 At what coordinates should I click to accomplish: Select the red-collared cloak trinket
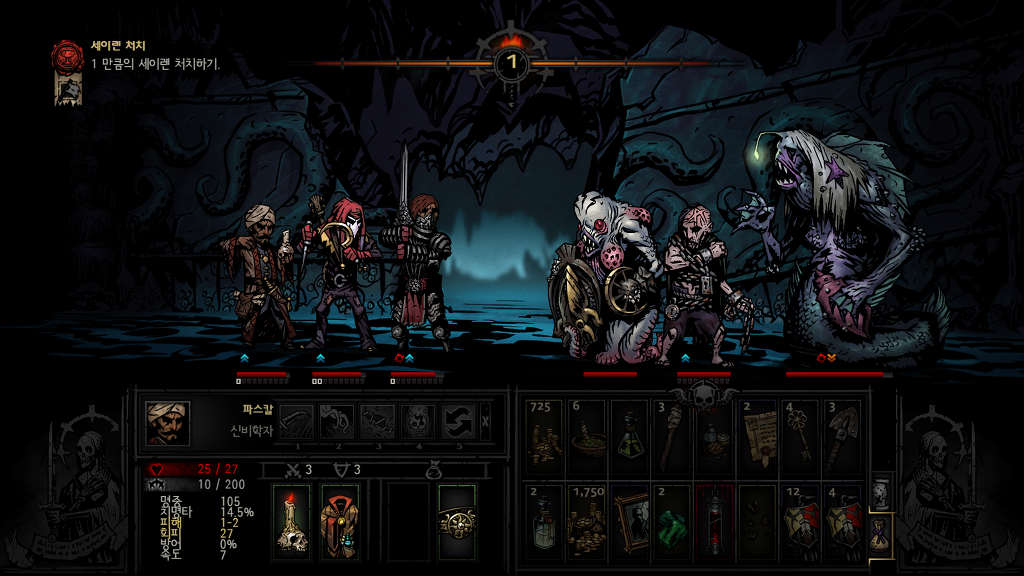pos(341,522)
